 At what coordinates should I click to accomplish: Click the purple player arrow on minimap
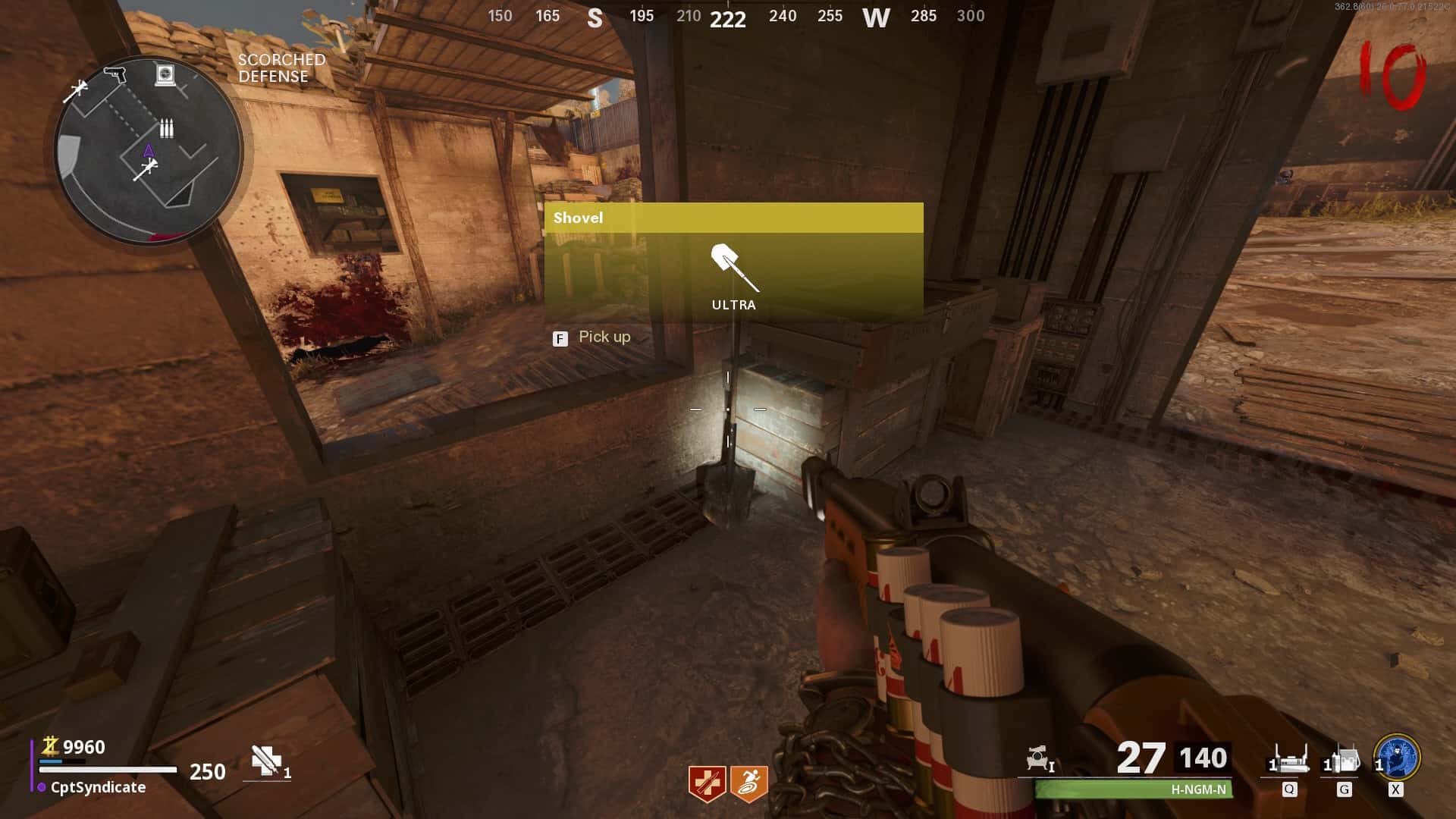point(149,151)
